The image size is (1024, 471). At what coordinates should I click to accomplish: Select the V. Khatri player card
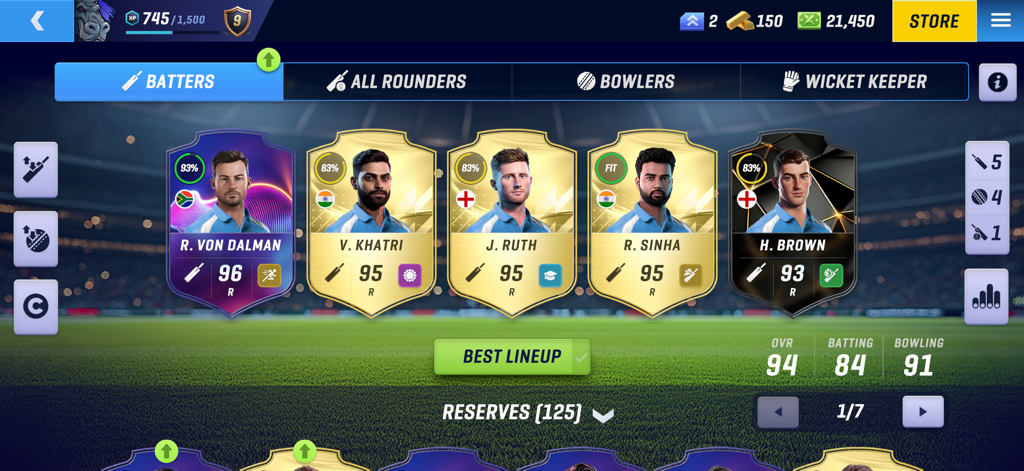[x=371, y=222]
